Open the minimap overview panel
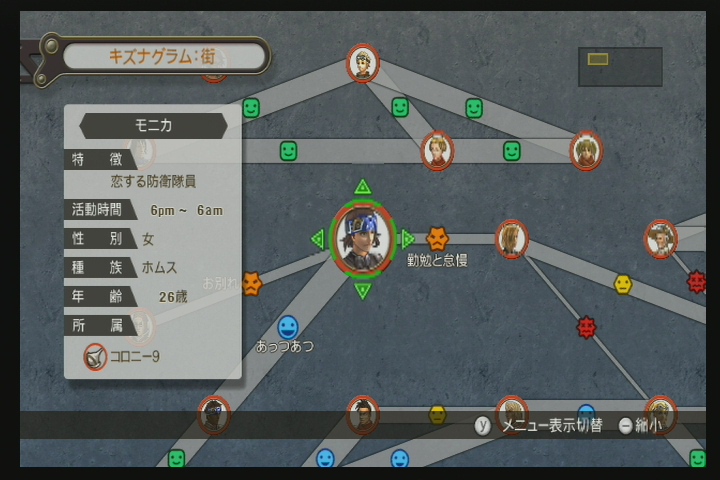The height and width of the screenshot is (480, 720). click(x=619, y=66)
